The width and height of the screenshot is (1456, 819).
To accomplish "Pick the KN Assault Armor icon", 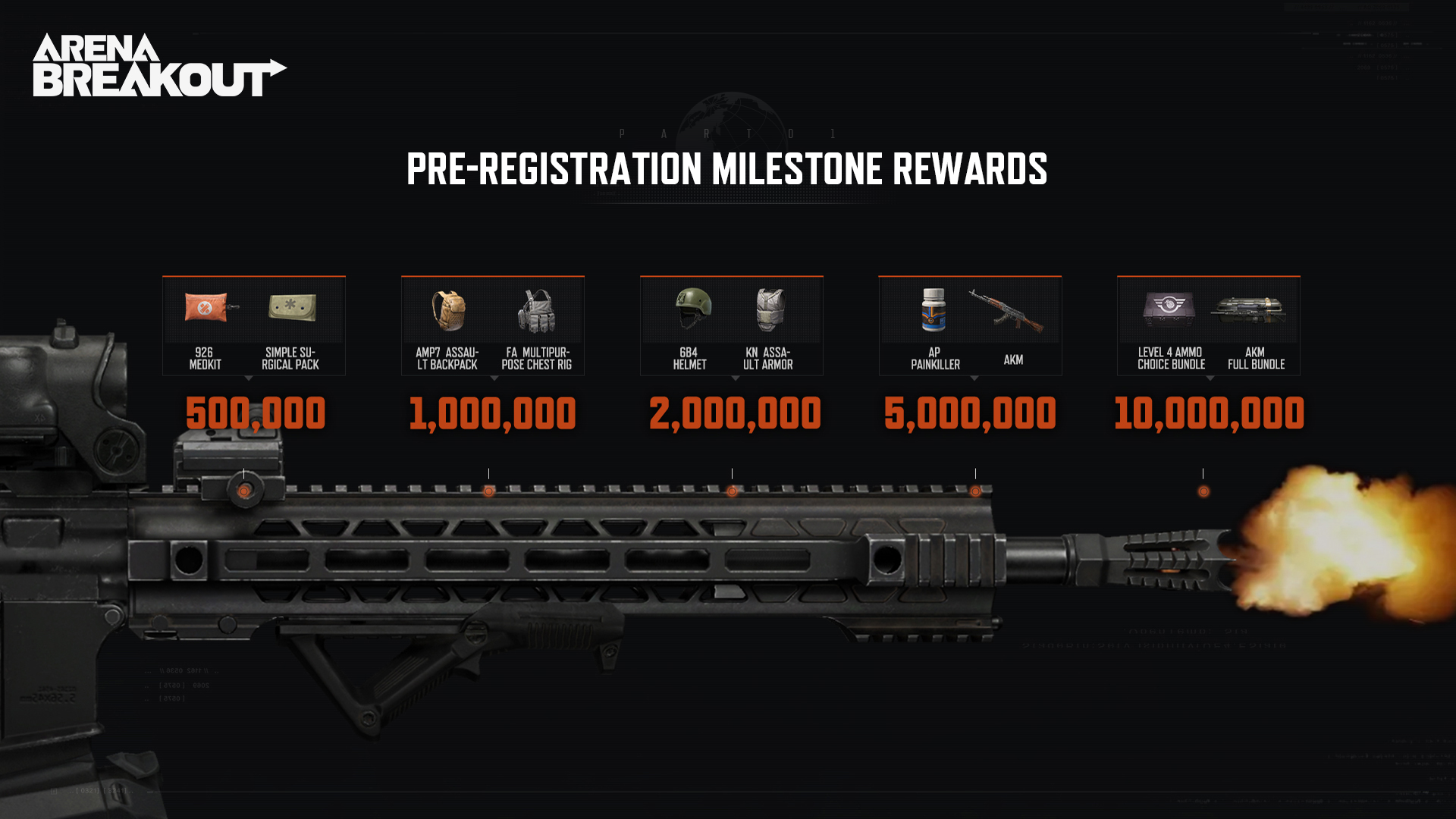I will coord(770,309).
